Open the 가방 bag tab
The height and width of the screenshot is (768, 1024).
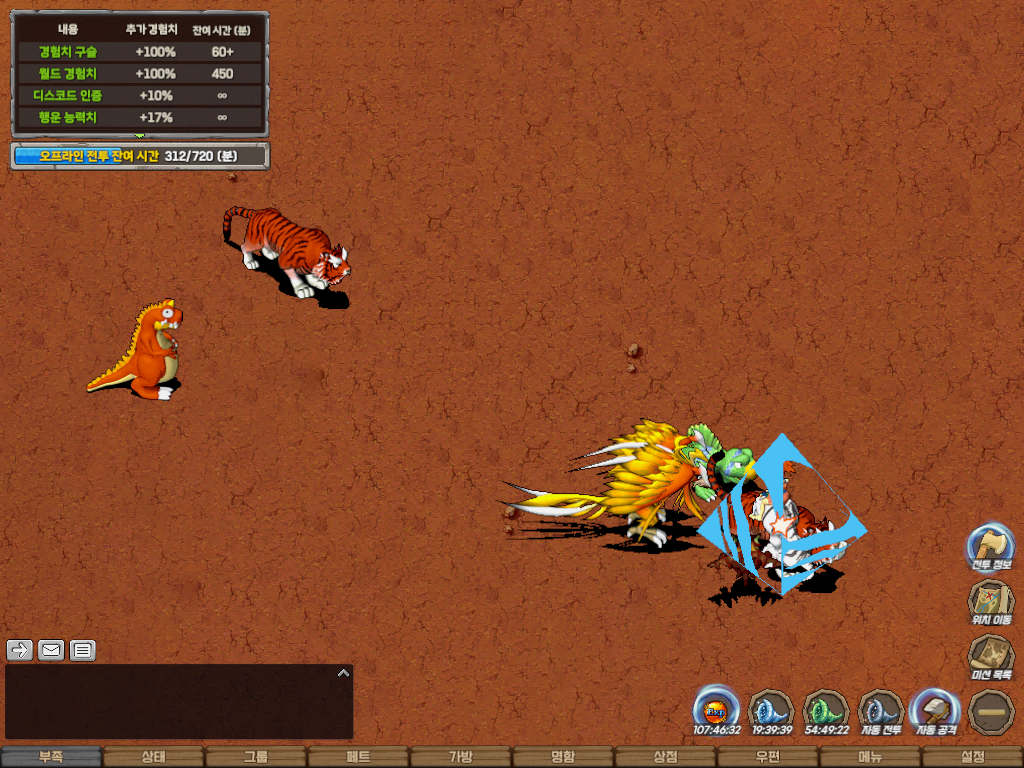tap(460, 757)
